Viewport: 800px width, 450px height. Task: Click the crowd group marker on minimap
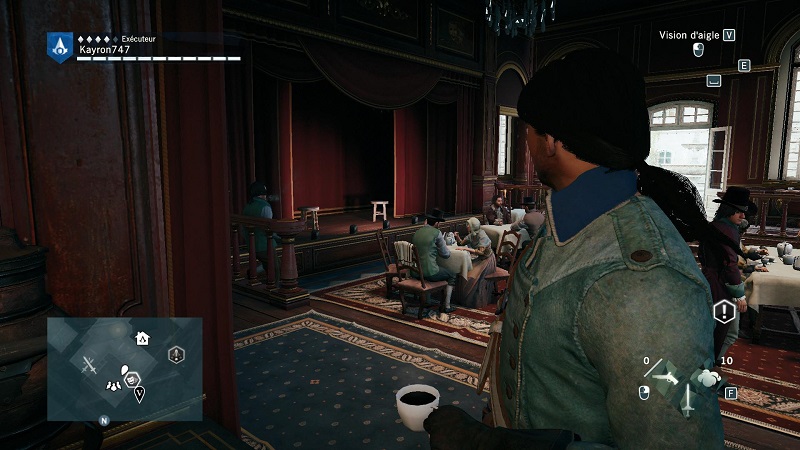click(x=116, y=384)
